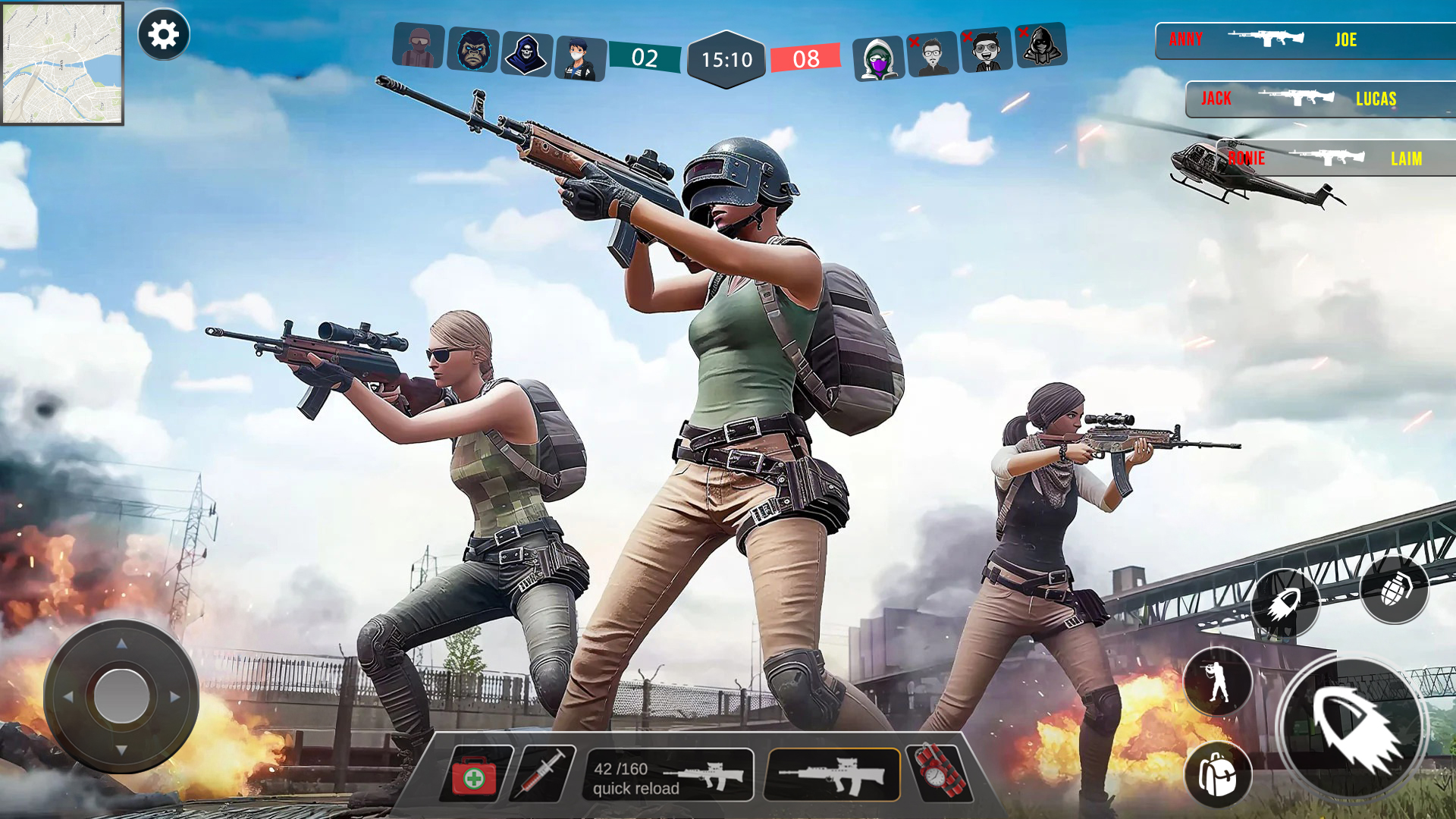1456x819 pixels.
Task: Tap the match timer showing 15:10
Action: [x=726, y=57]
